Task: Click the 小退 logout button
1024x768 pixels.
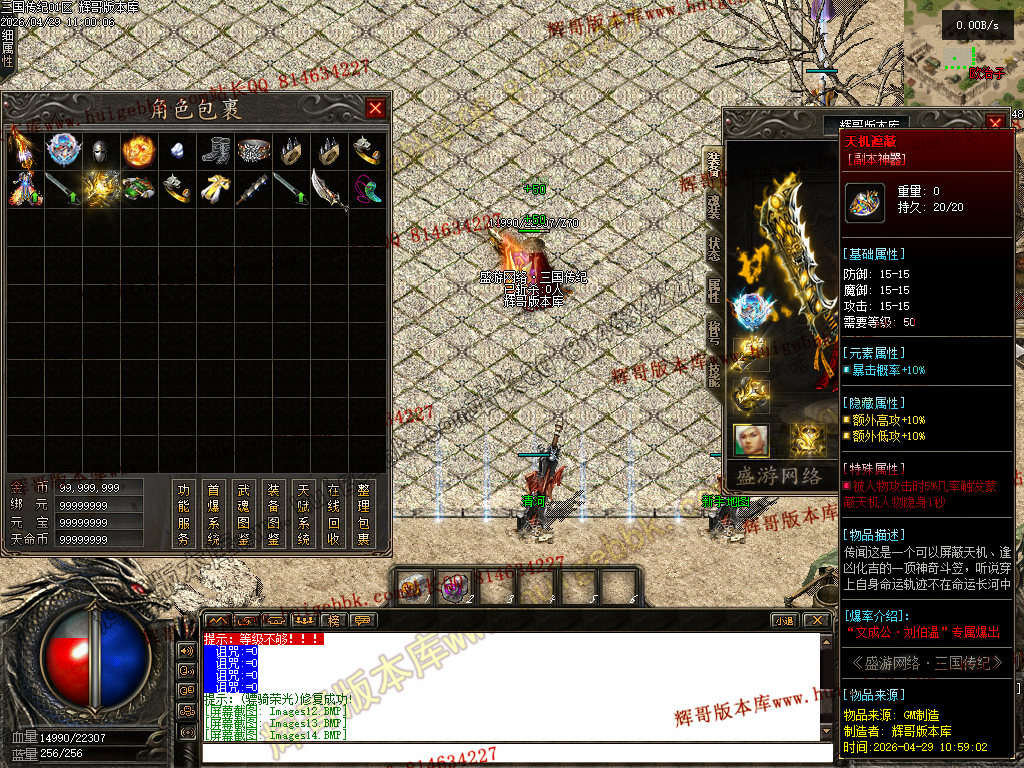Action: click(783, 621)
